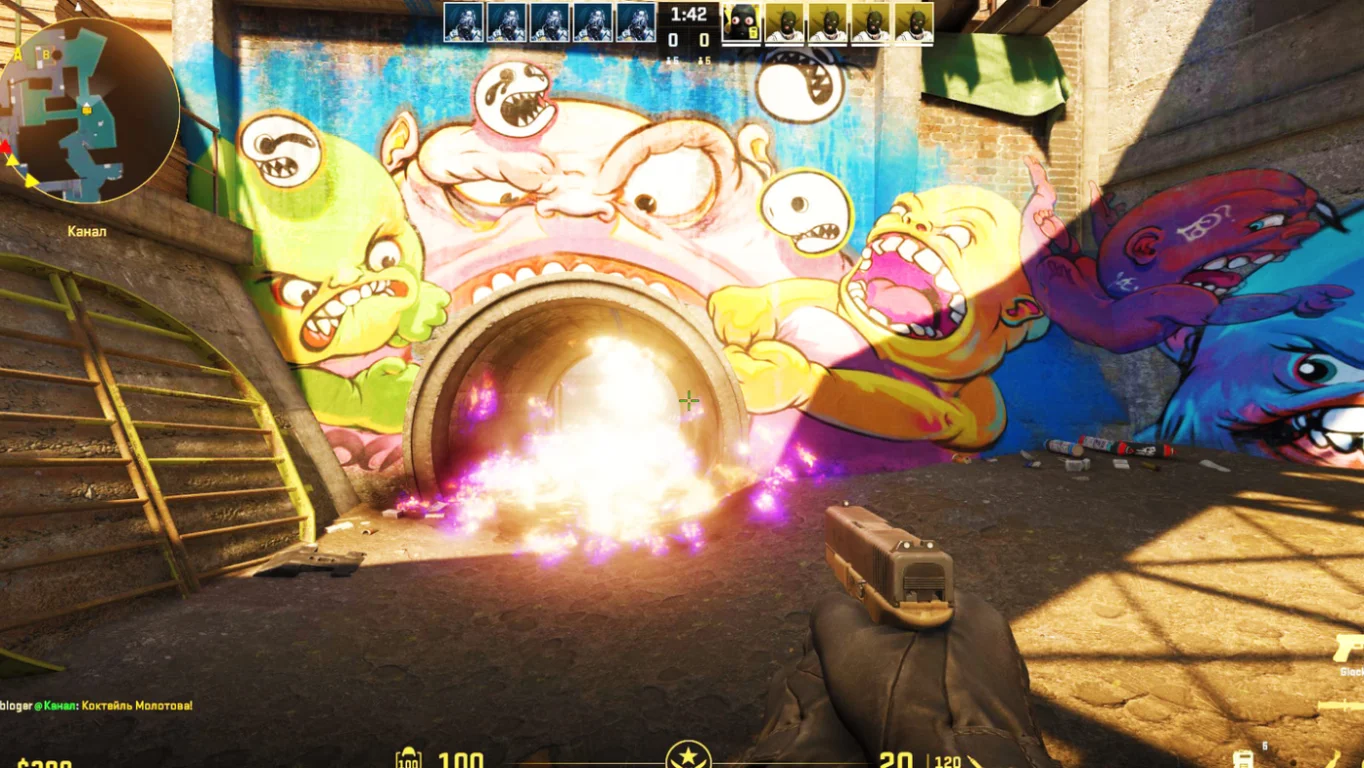Click the Molotov chat message line
This screenshot has width=1364, height=768.
click(96, 705)
